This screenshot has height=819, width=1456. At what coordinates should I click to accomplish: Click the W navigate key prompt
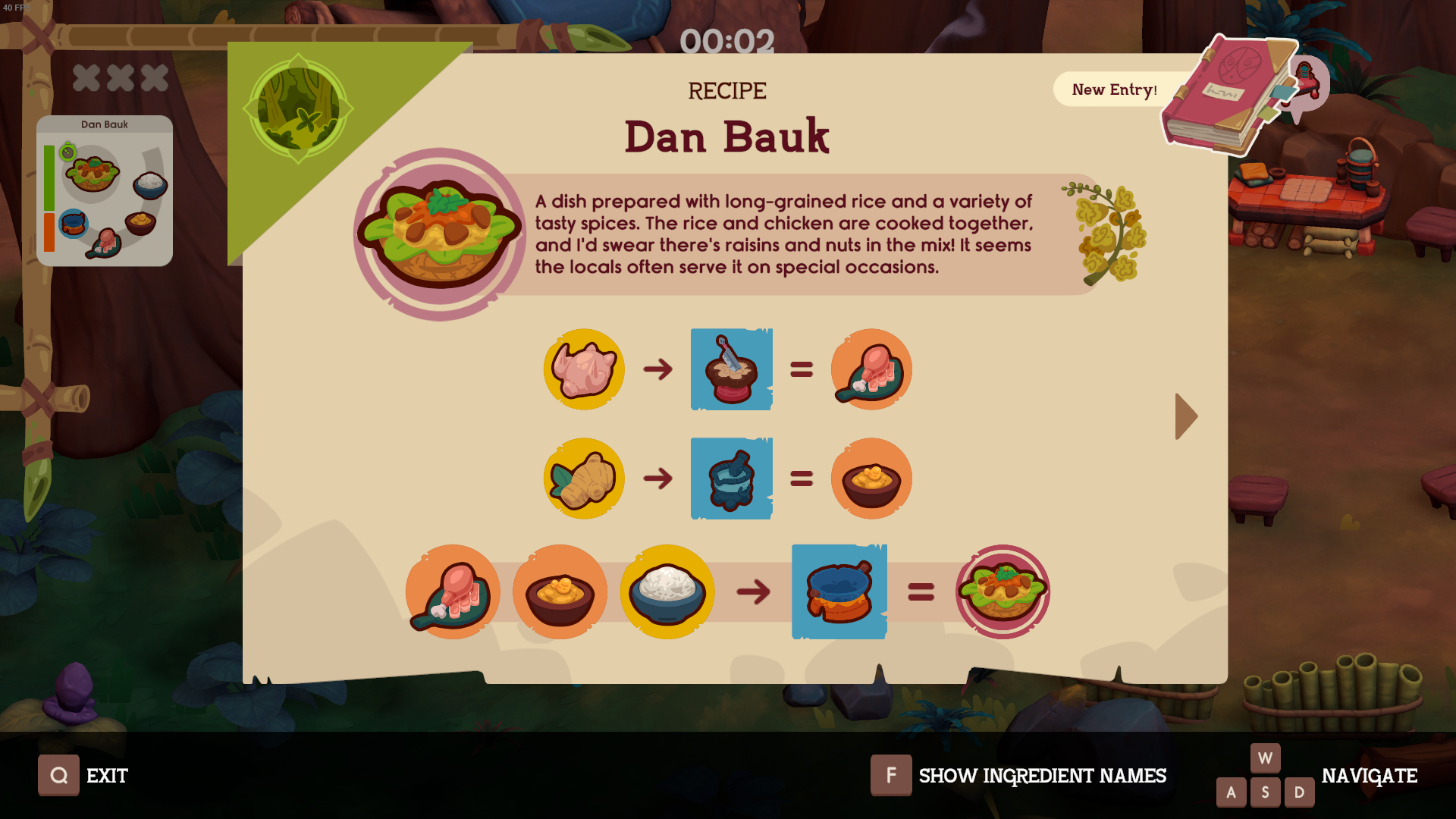pyautogui.click(x=1265, y=757)
